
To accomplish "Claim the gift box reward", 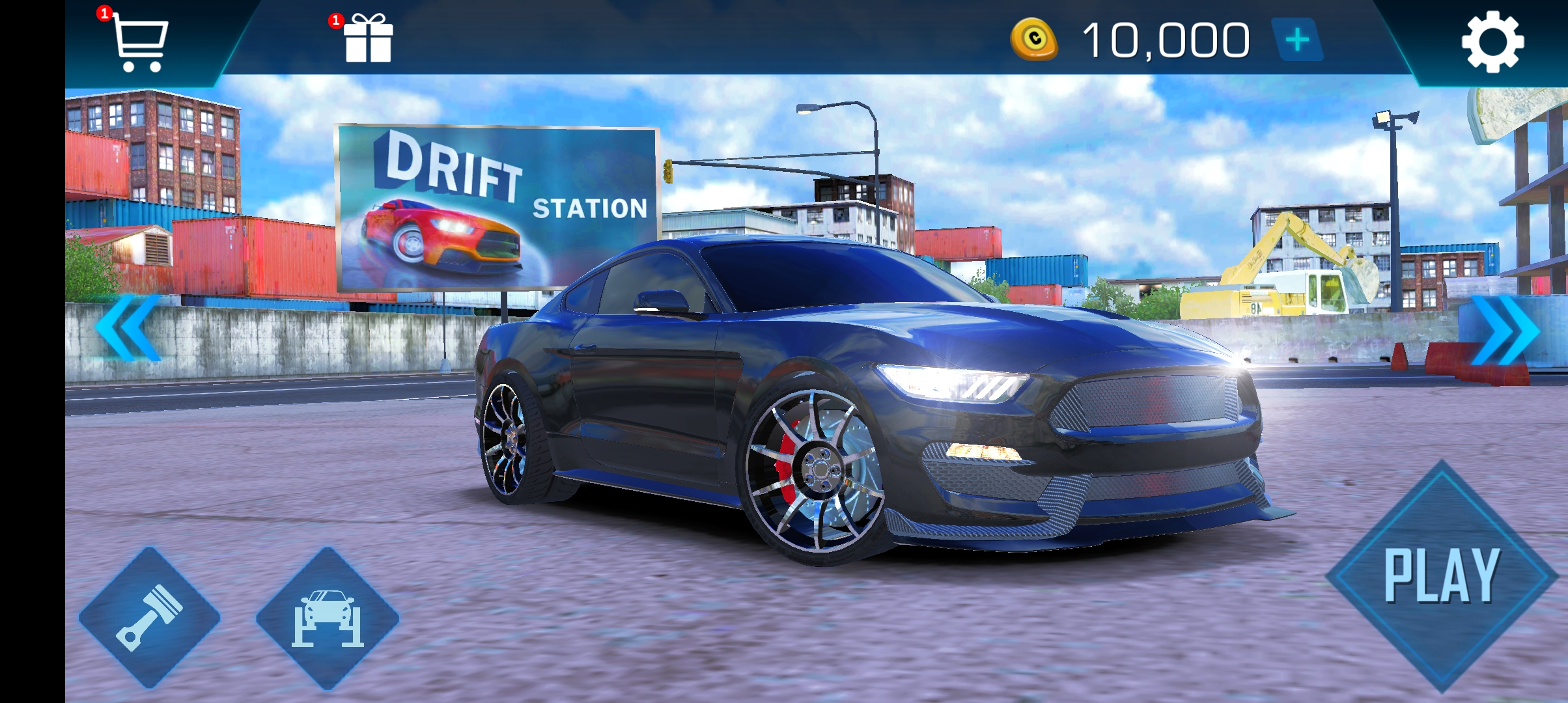I will pos(368,39).
